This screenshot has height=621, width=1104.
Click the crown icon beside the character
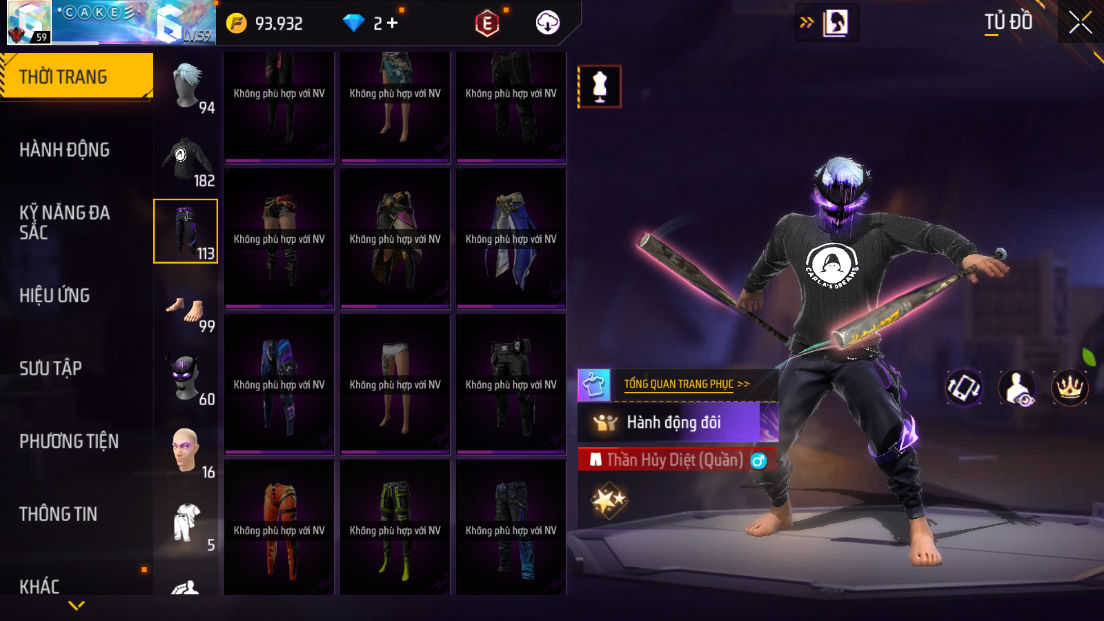1070,387
